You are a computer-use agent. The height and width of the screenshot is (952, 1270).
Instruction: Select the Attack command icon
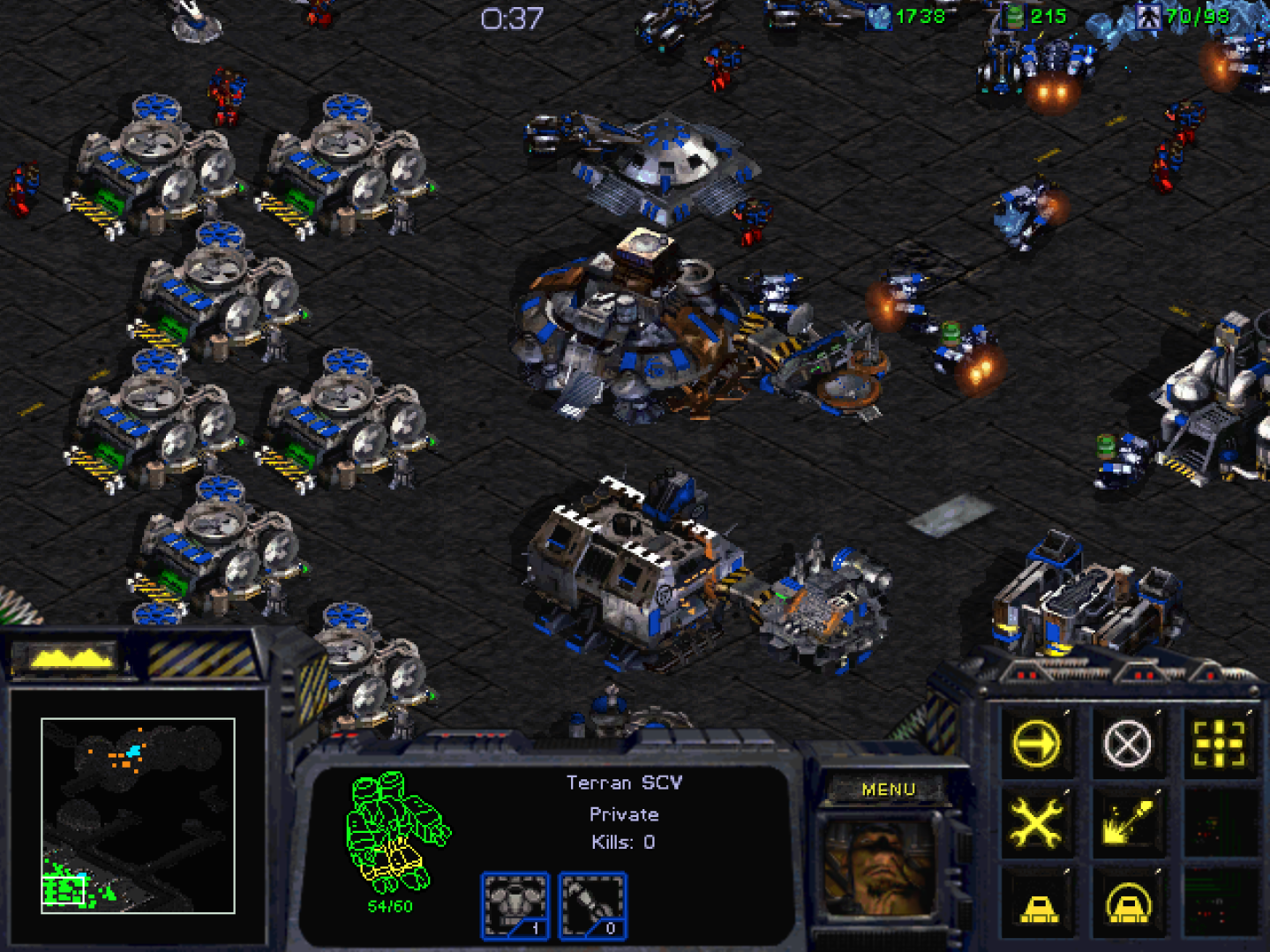1221,743
